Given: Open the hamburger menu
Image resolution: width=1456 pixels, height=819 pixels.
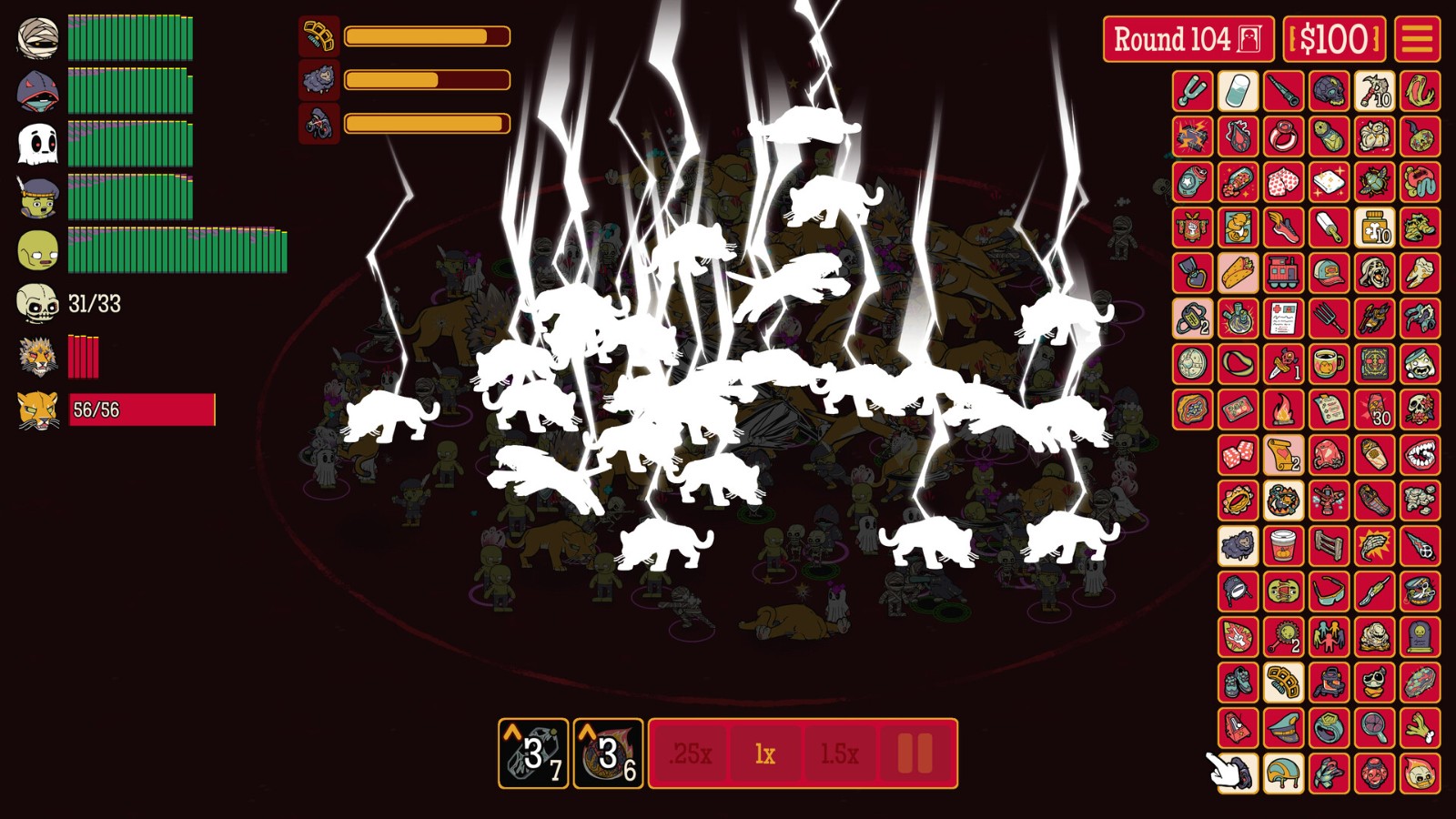Looking at the screenshot, I should coord(1417,39).
